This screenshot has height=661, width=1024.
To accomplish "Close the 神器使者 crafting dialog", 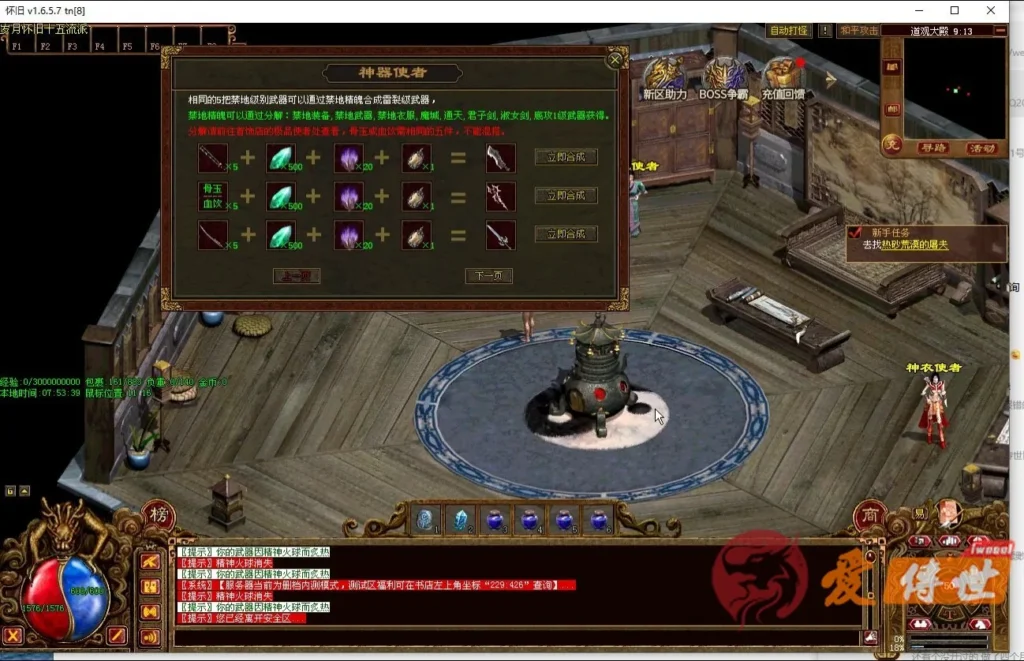I will pos(615,59).
